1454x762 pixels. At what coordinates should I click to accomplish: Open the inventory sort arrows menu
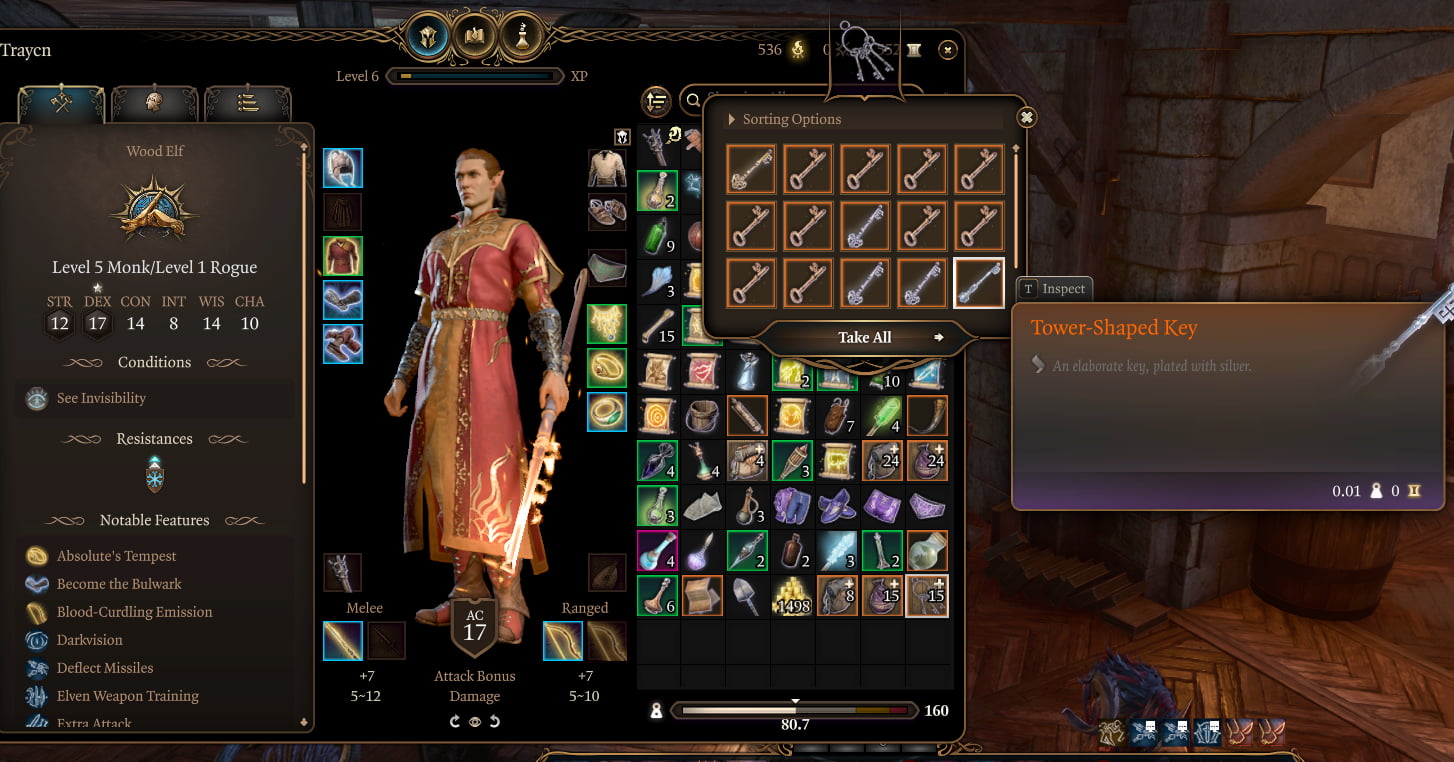pyautogui.click(x=657, y=100)
